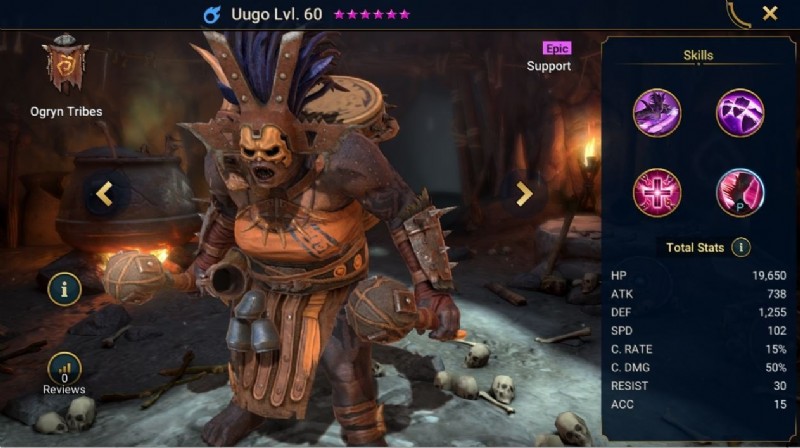Select the pink cross heal skill icon
This screenshot has height=448, width=800.
point(657,193)
